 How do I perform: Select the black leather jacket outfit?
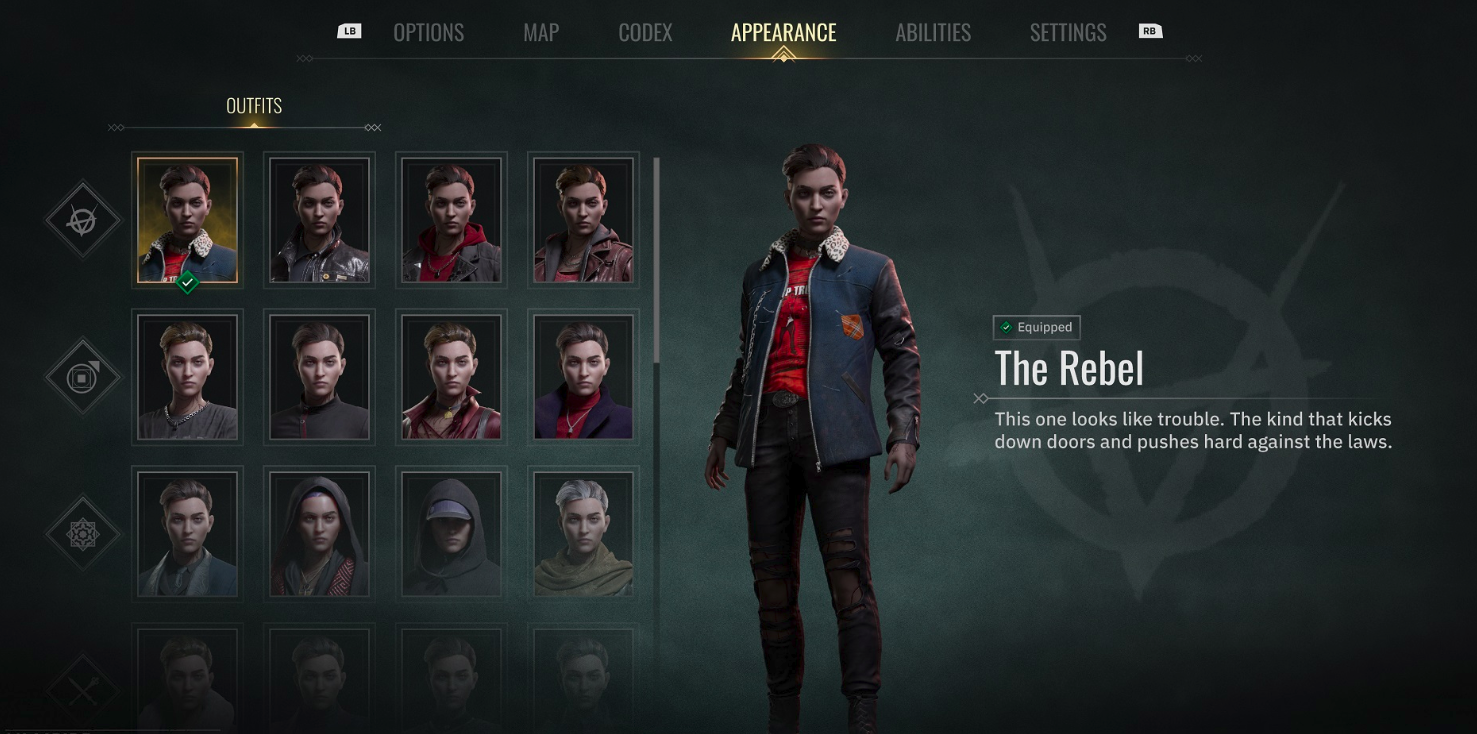tap(319, 220)
